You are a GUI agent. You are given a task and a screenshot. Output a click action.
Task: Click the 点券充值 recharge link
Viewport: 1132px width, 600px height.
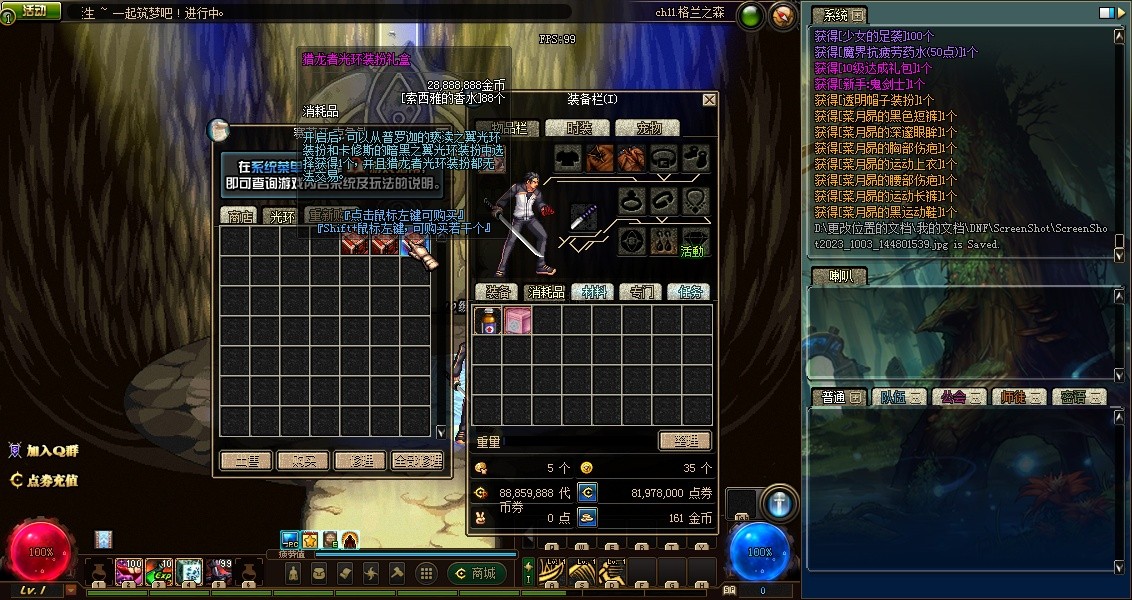[44, 480]
